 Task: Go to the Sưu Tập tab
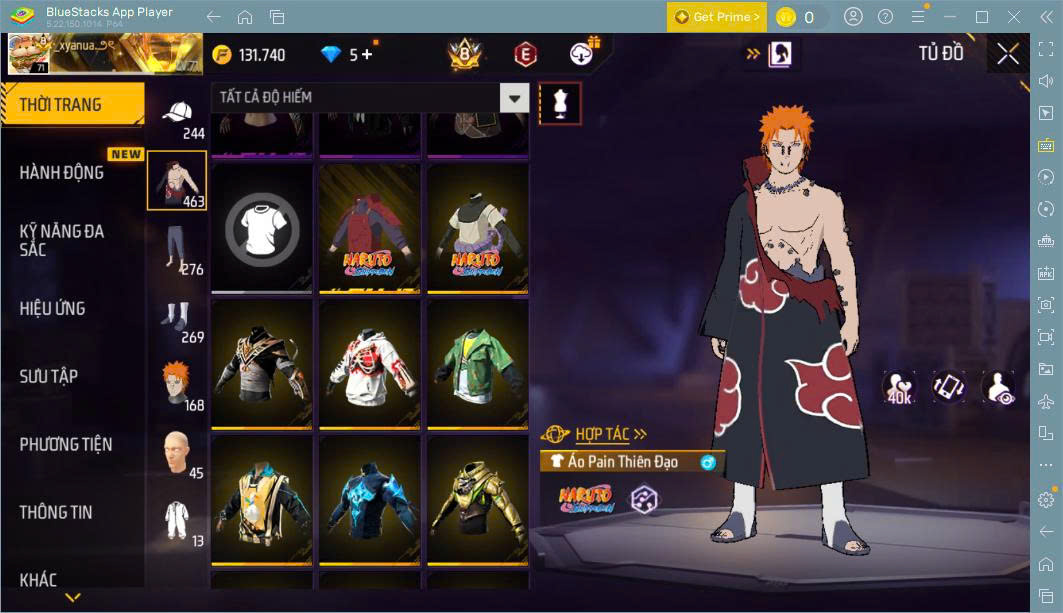pos(49,376)
